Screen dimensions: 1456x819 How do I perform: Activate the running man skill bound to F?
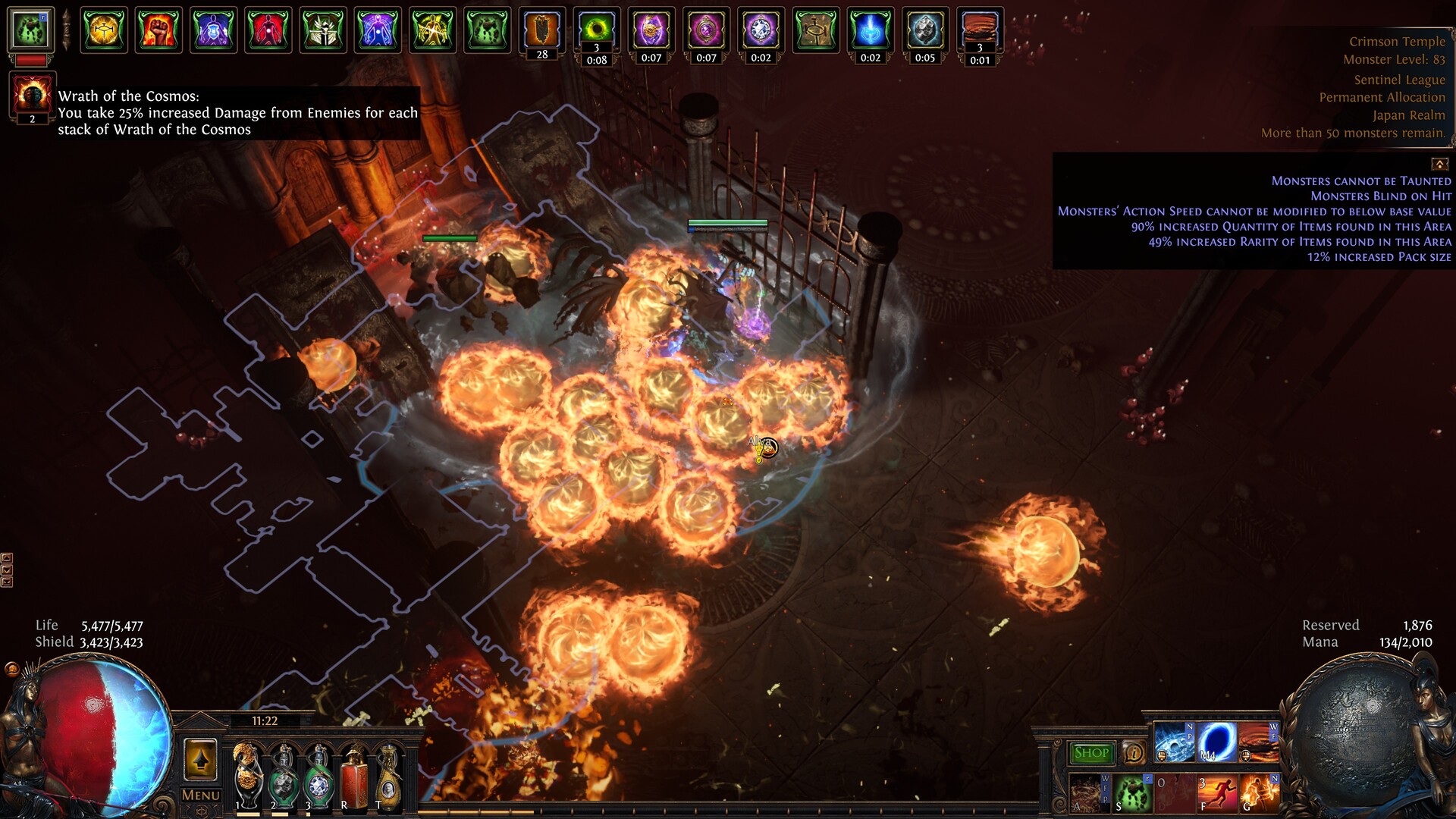(1217, 793)
